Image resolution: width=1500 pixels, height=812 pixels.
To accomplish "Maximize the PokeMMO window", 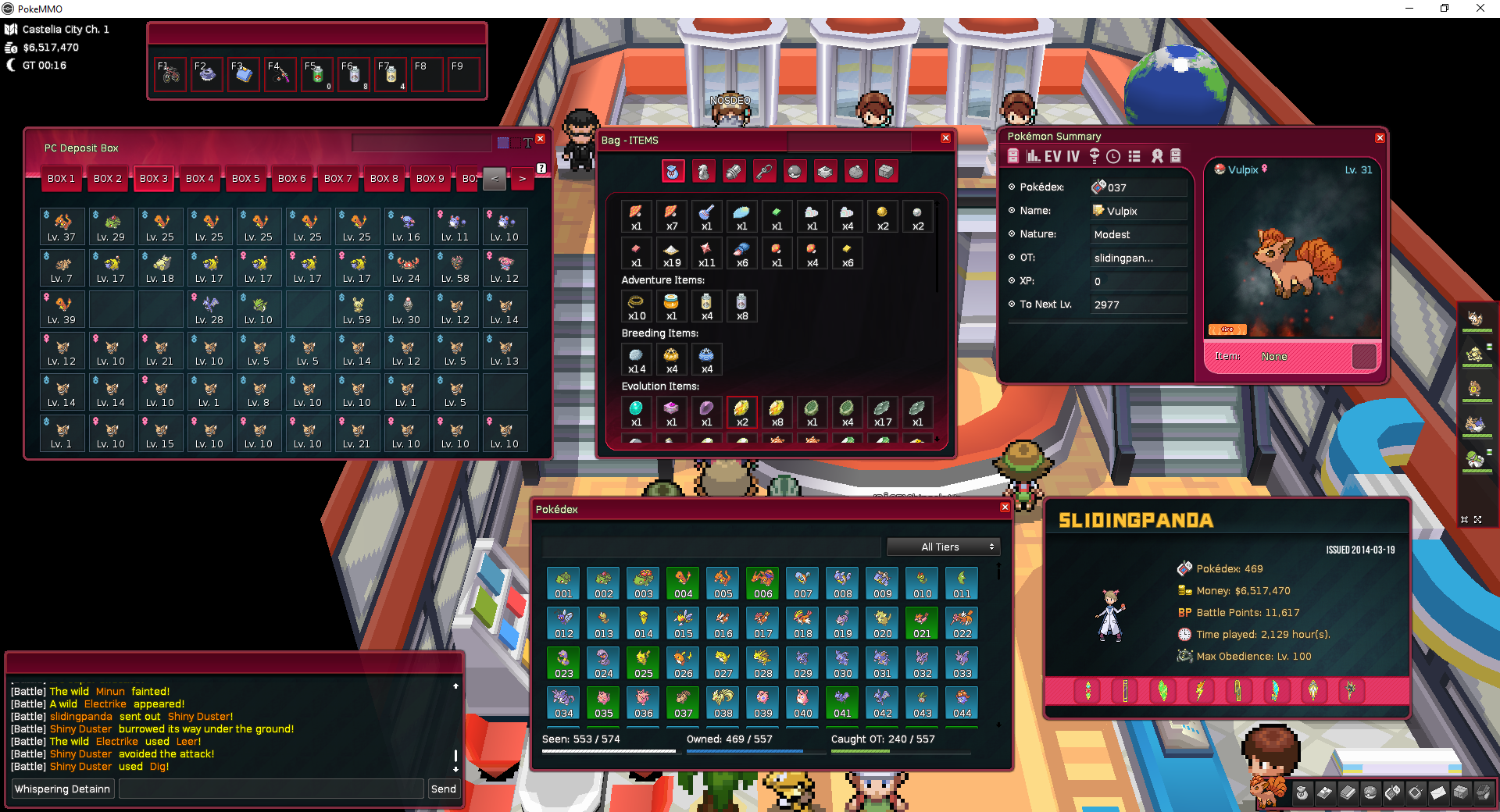I will tap(1445, 9).
